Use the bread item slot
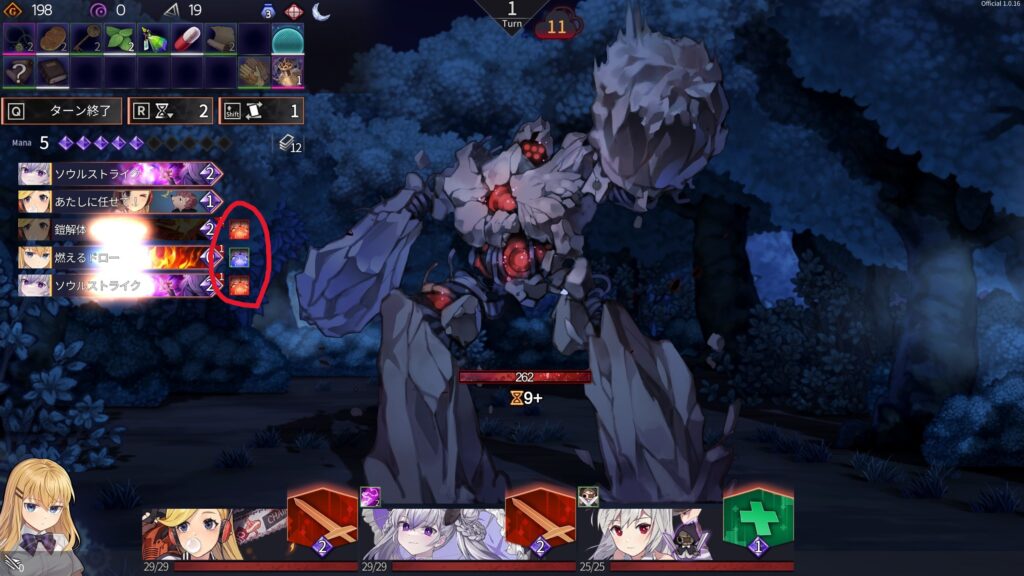The width and height of the screenshot is (1024, 576). pos(52,40)
